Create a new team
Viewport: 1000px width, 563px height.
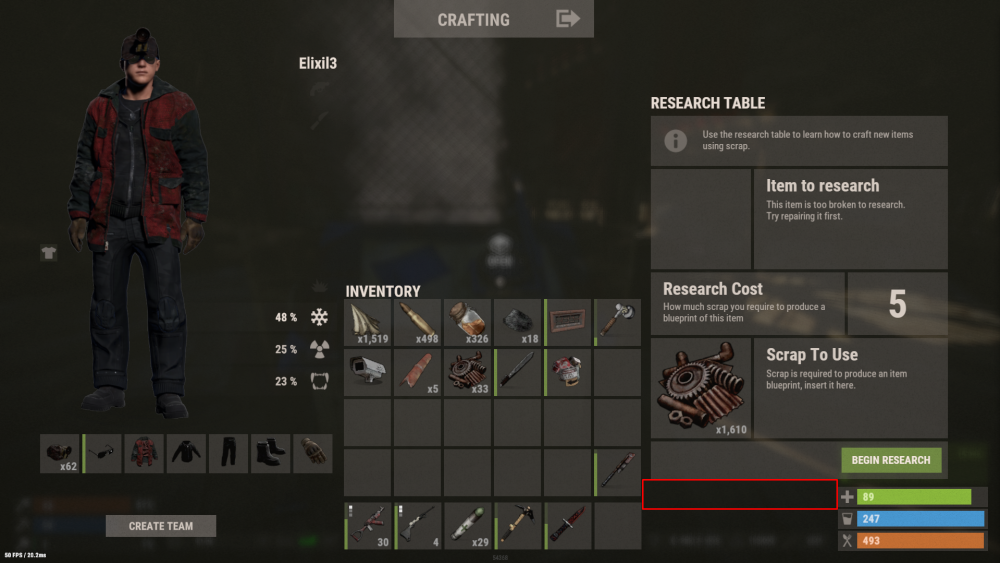point(161,526)
